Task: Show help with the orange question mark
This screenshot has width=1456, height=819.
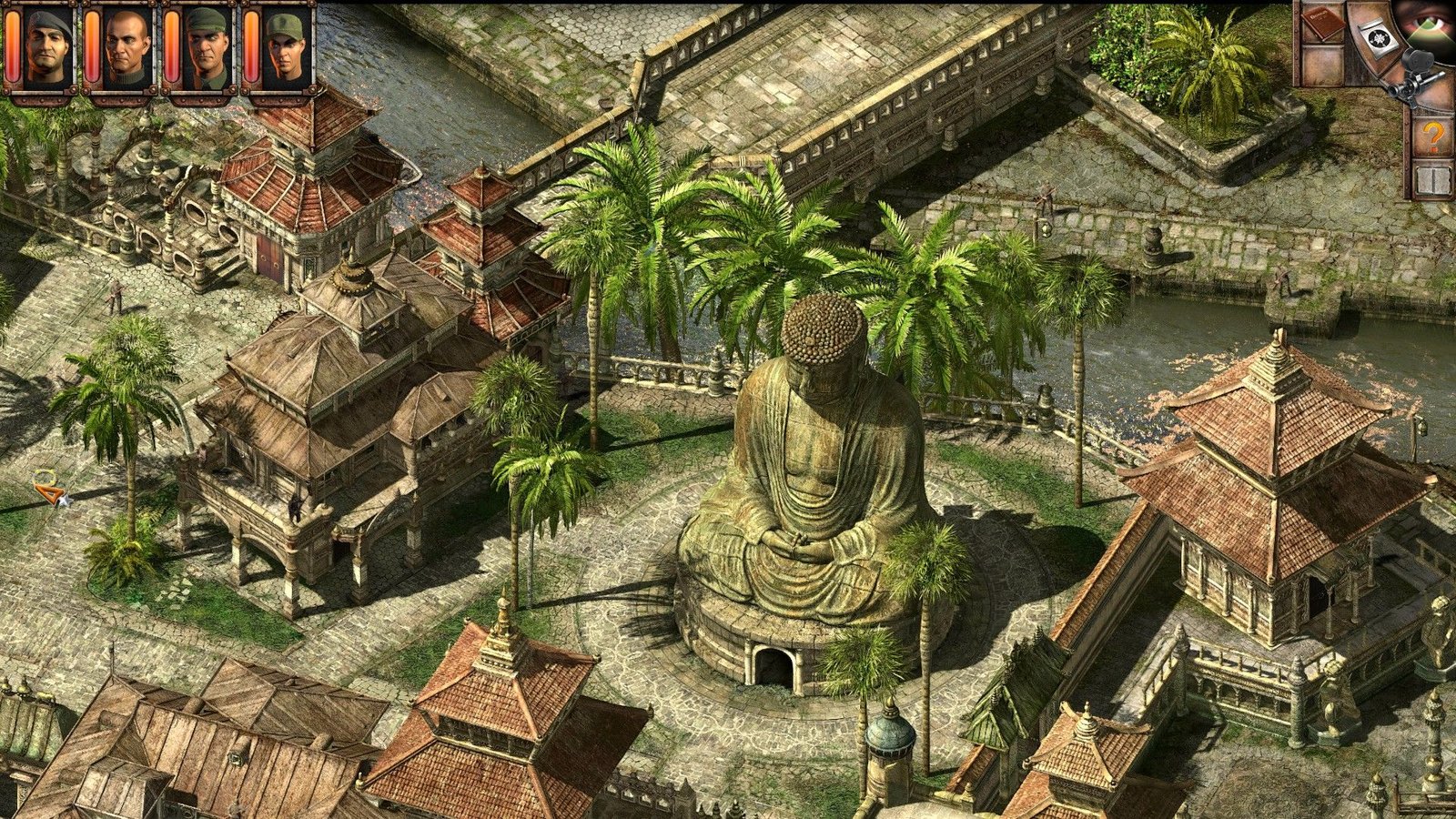Action: (1432, 137)
